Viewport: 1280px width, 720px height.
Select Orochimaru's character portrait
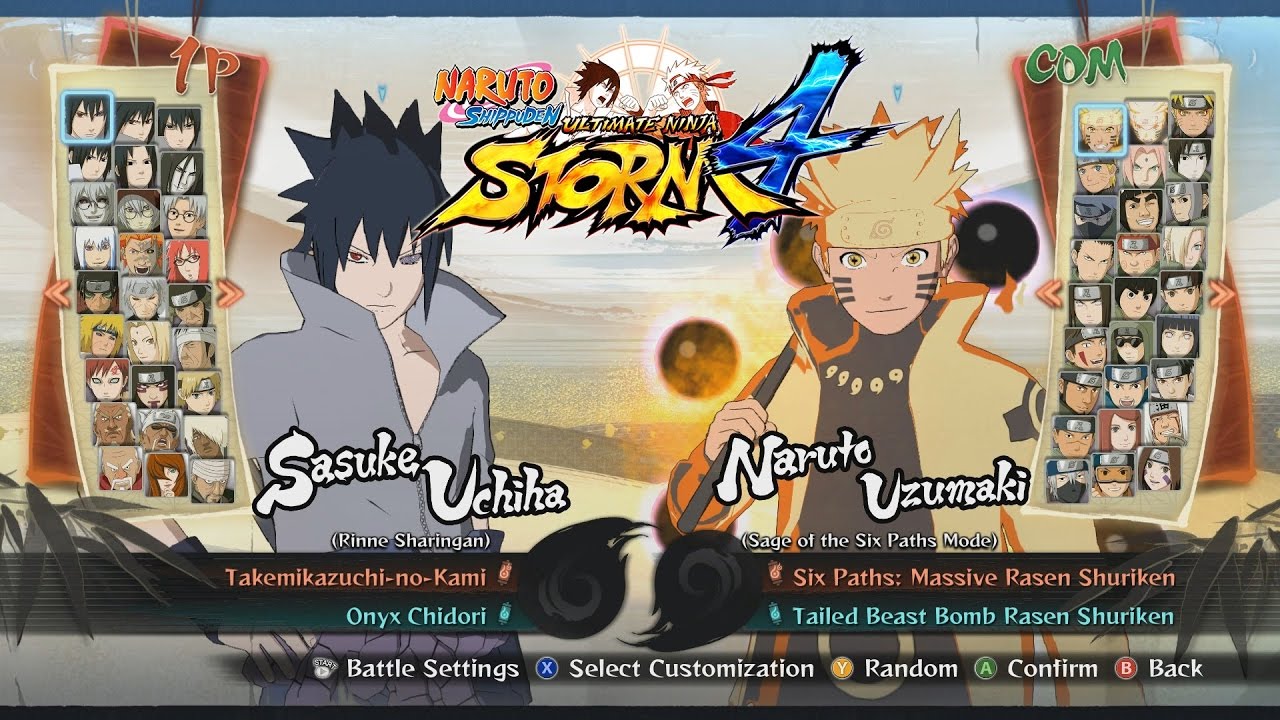[x=183, y=170]
